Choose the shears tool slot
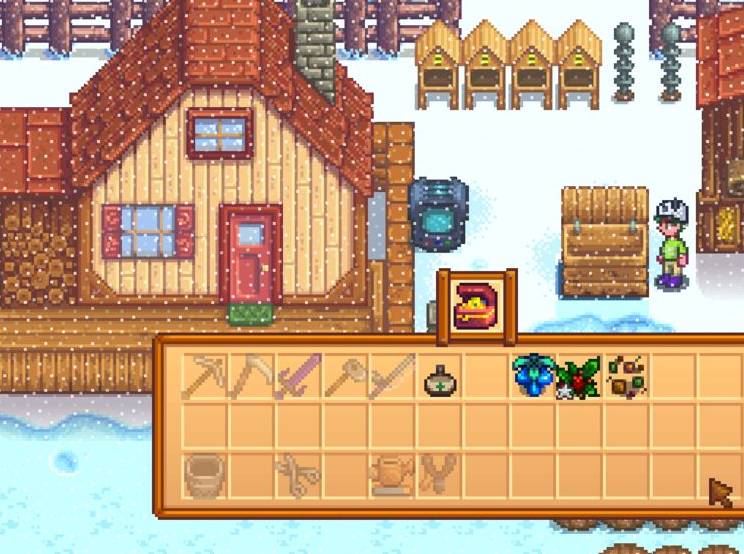 click(298, 475)
